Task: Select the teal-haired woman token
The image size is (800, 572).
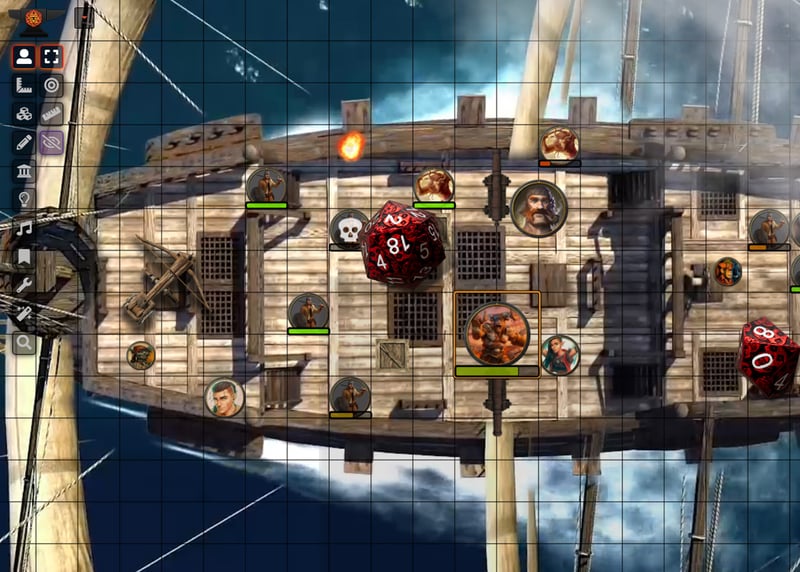Action: pos(560,354)
